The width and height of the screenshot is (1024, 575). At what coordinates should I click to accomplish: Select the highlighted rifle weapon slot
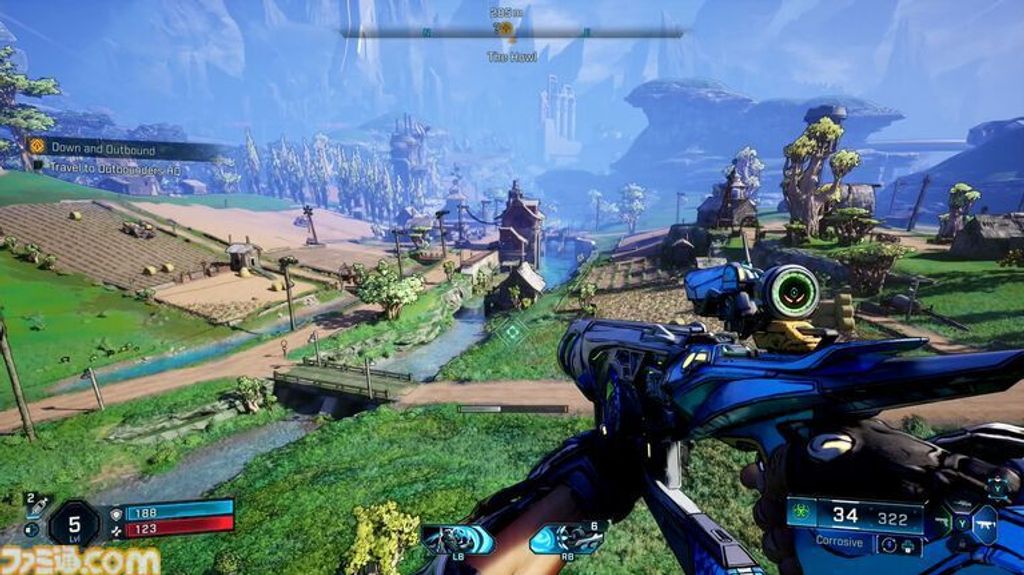[x=983, y=523]
